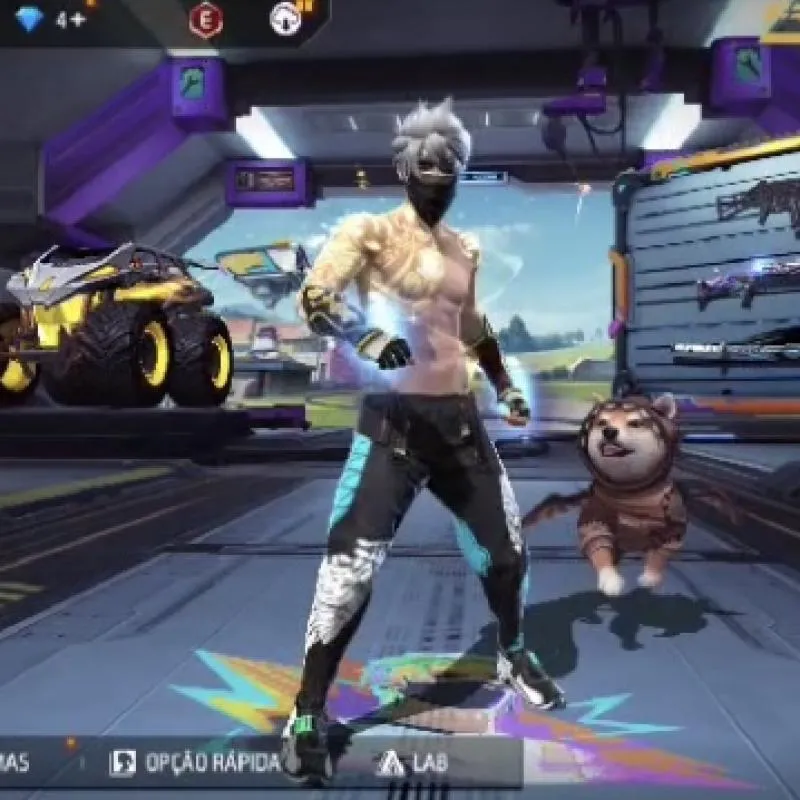Click the white circular download icon

pyautogui.click(x=286, y=19)
